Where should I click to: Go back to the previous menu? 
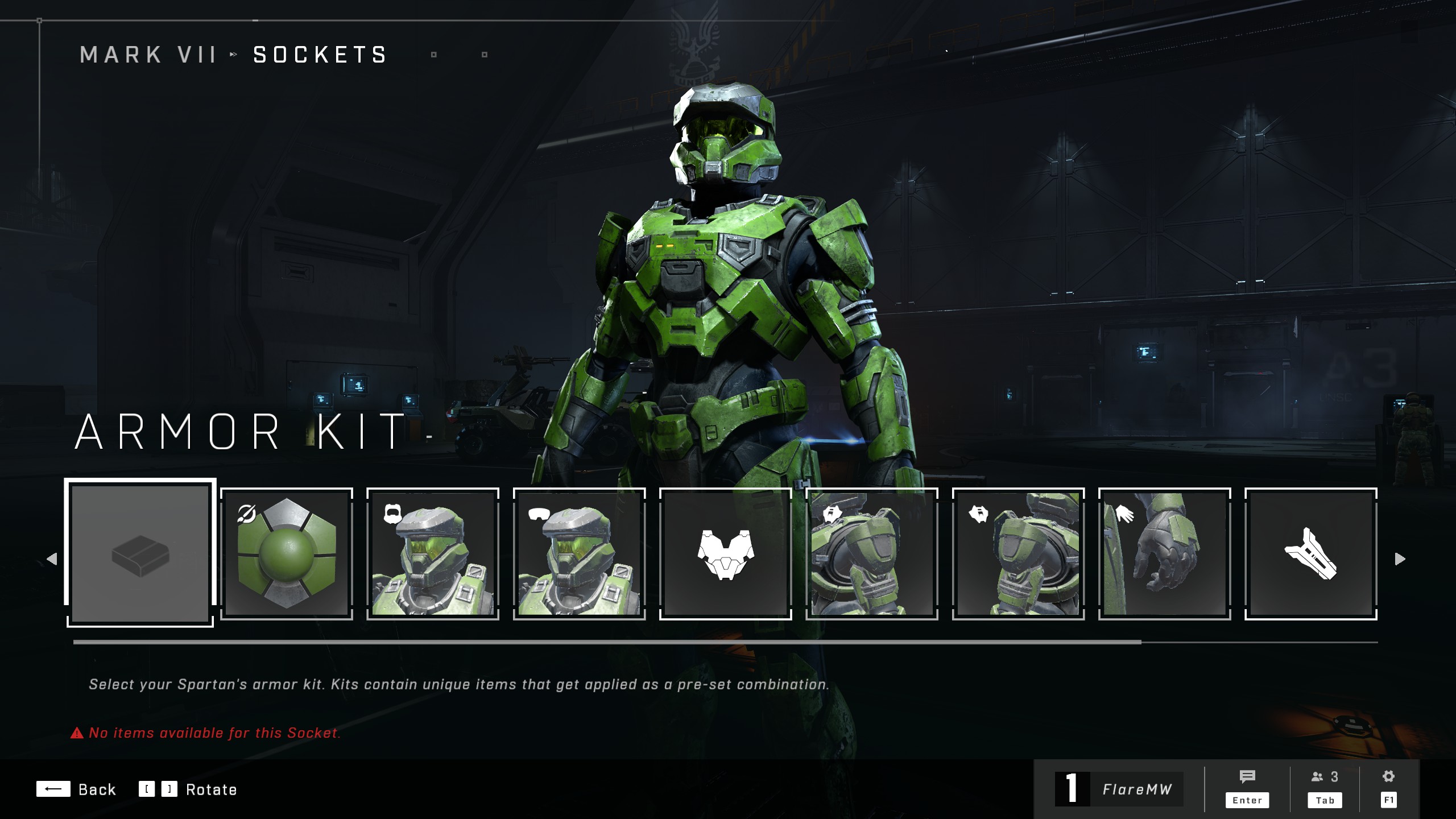pyautogui.click(x=76, y=789)
